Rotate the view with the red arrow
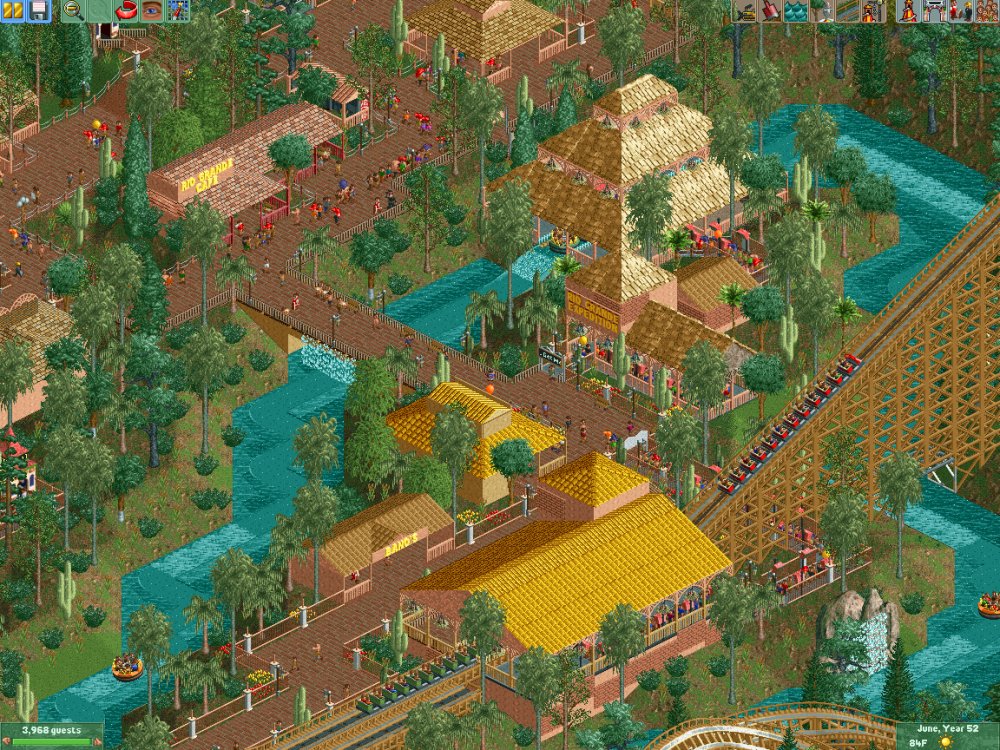This screenshot has width=1000, height=750. pos(127,11)
